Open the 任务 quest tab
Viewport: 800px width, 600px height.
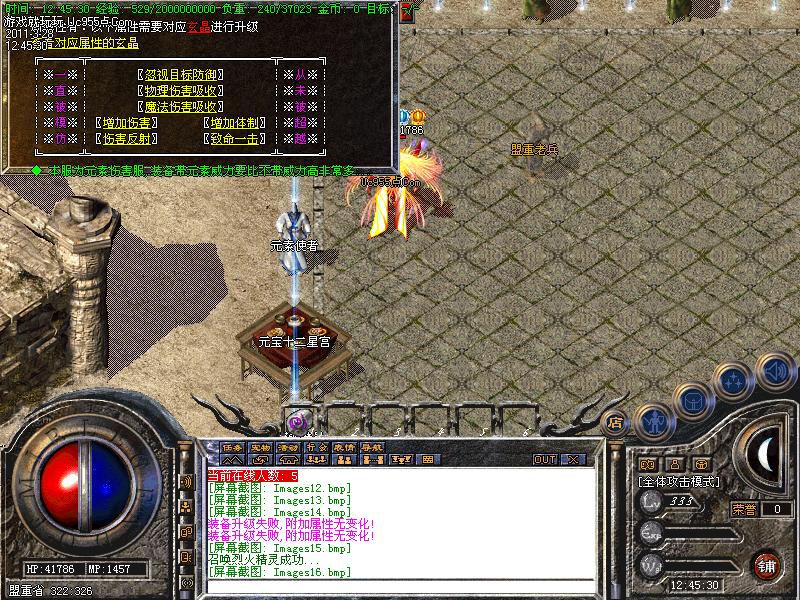(233, 447)
